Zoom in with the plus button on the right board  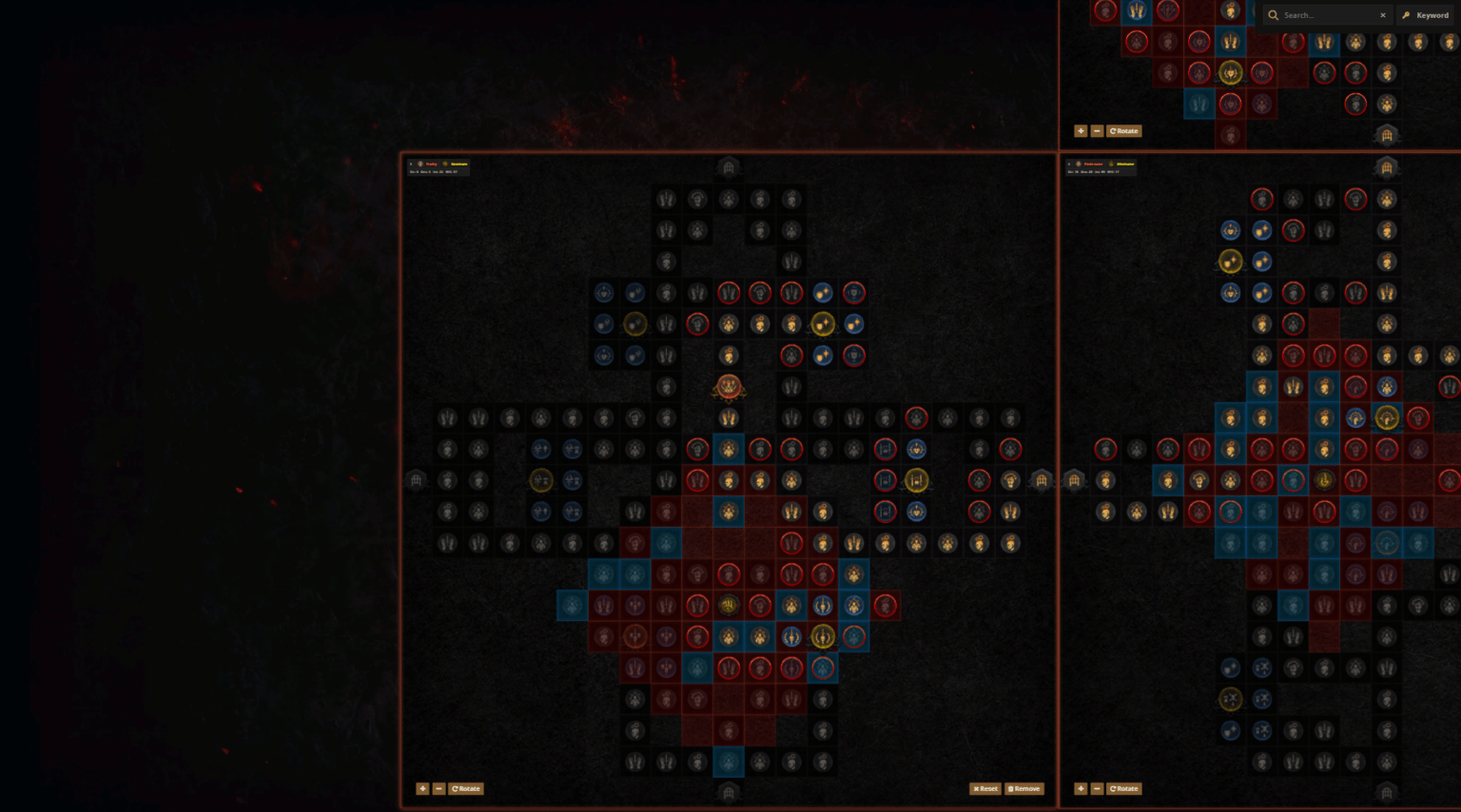[1081, 788]
